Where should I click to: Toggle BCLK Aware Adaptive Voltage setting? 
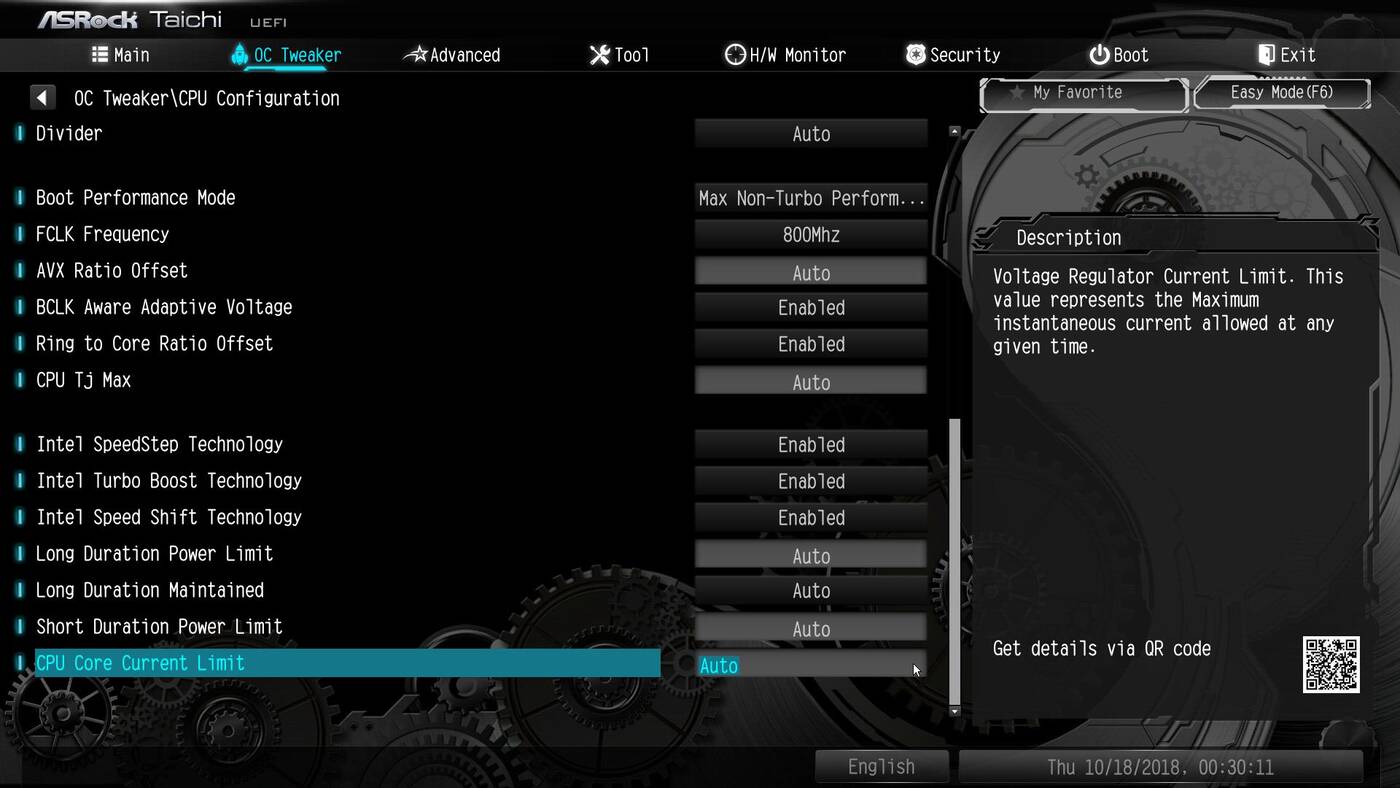pos(811,308)
